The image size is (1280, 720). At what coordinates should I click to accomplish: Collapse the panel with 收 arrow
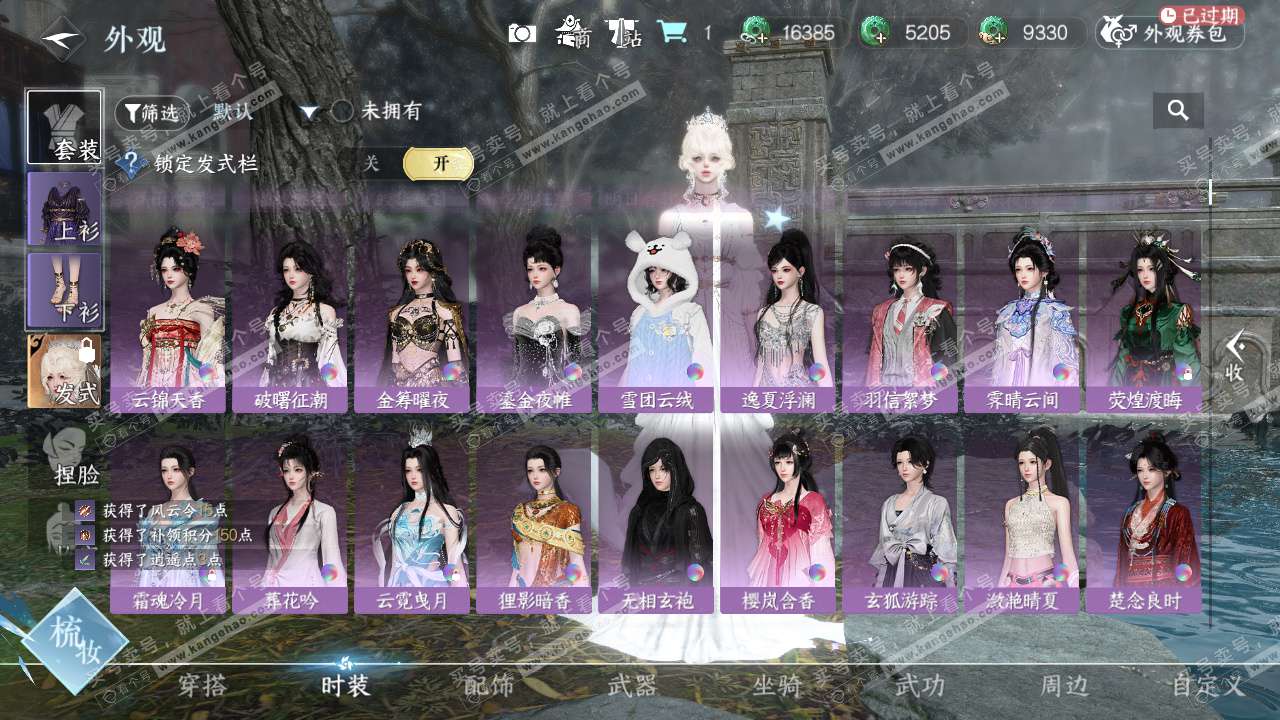pyautogui.click(x=1236, y=356)
